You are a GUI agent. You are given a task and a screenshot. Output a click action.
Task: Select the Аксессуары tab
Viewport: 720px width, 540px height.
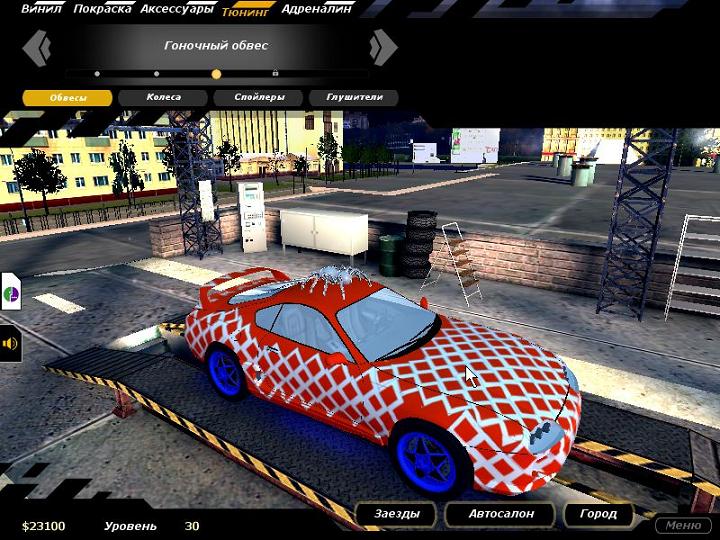[177, 9]
